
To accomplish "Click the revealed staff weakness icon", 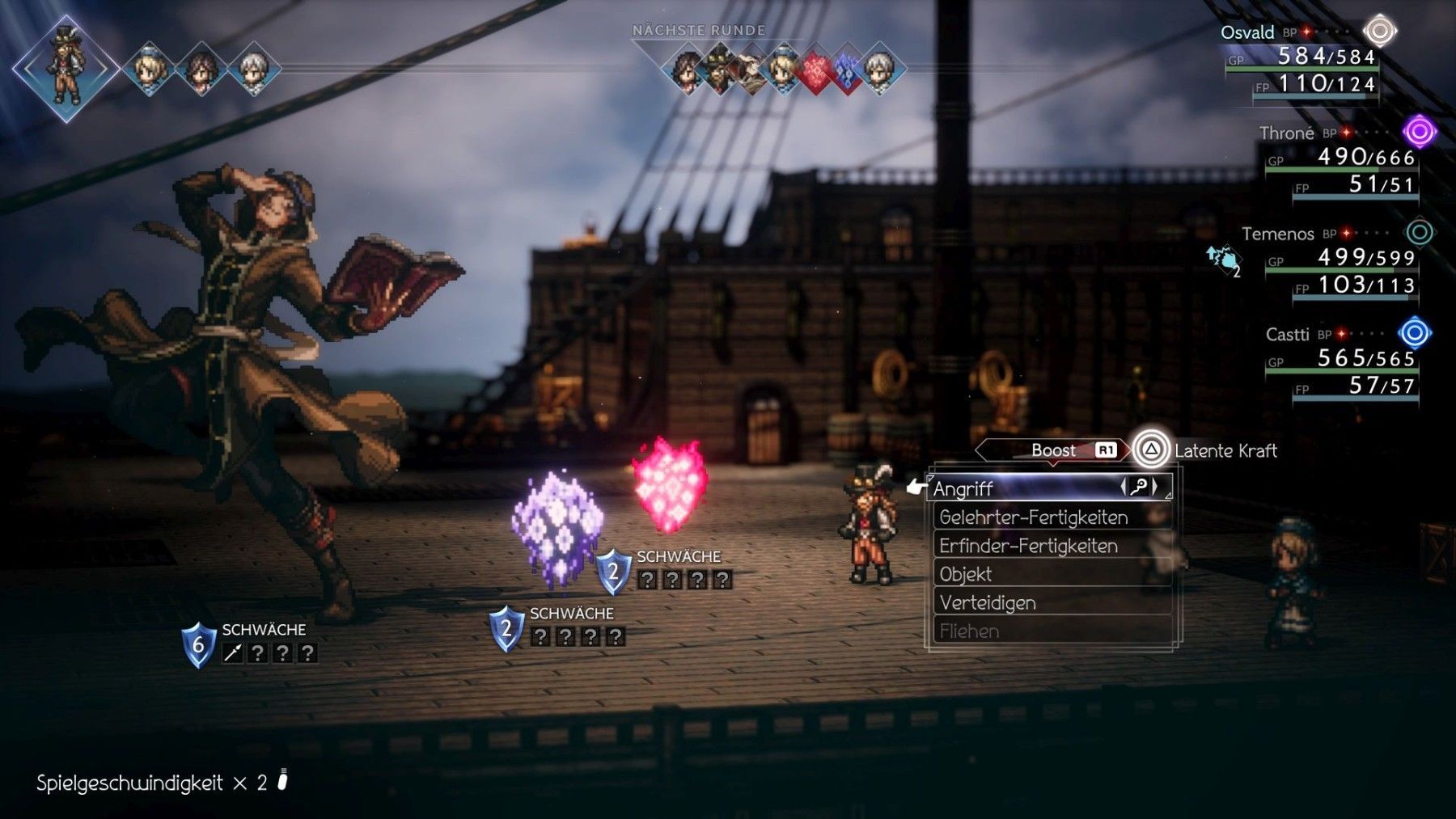I will tap(233, 653).
